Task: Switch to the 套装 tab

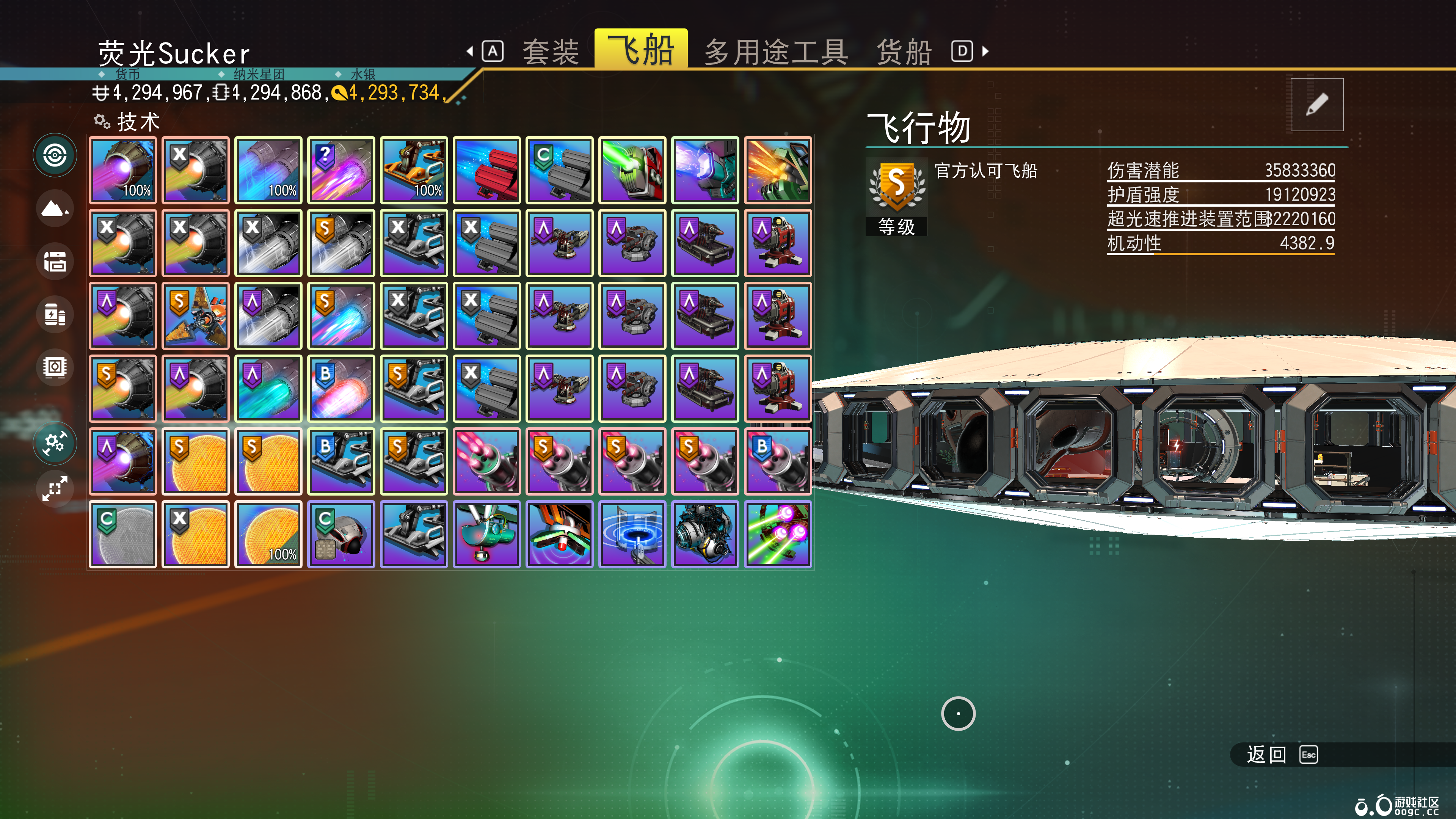Action: [551, 52]
